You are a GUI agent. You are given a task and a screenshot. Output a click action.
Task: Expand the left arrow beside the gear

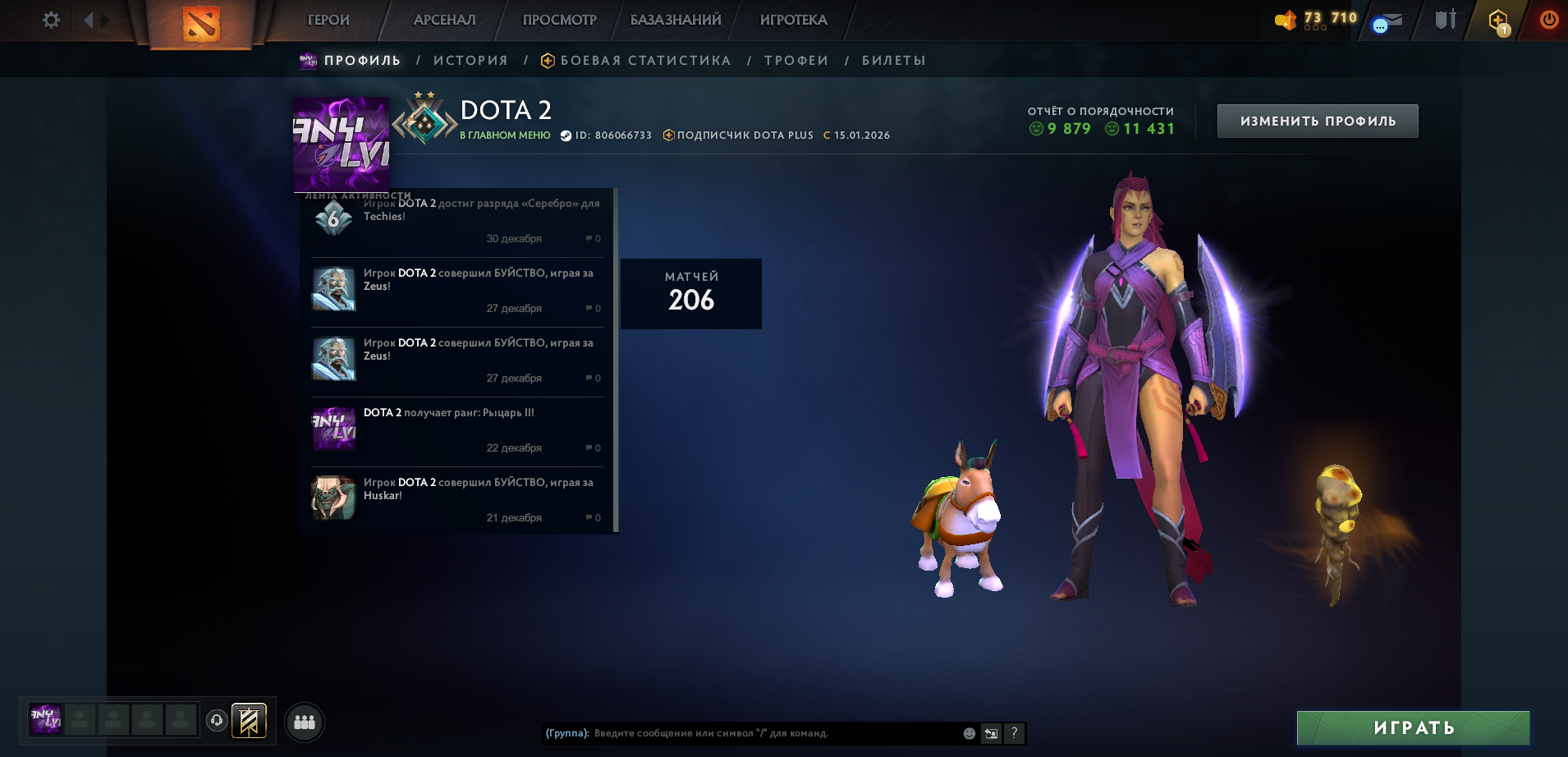pyautogui.click(x=90, y=21)
